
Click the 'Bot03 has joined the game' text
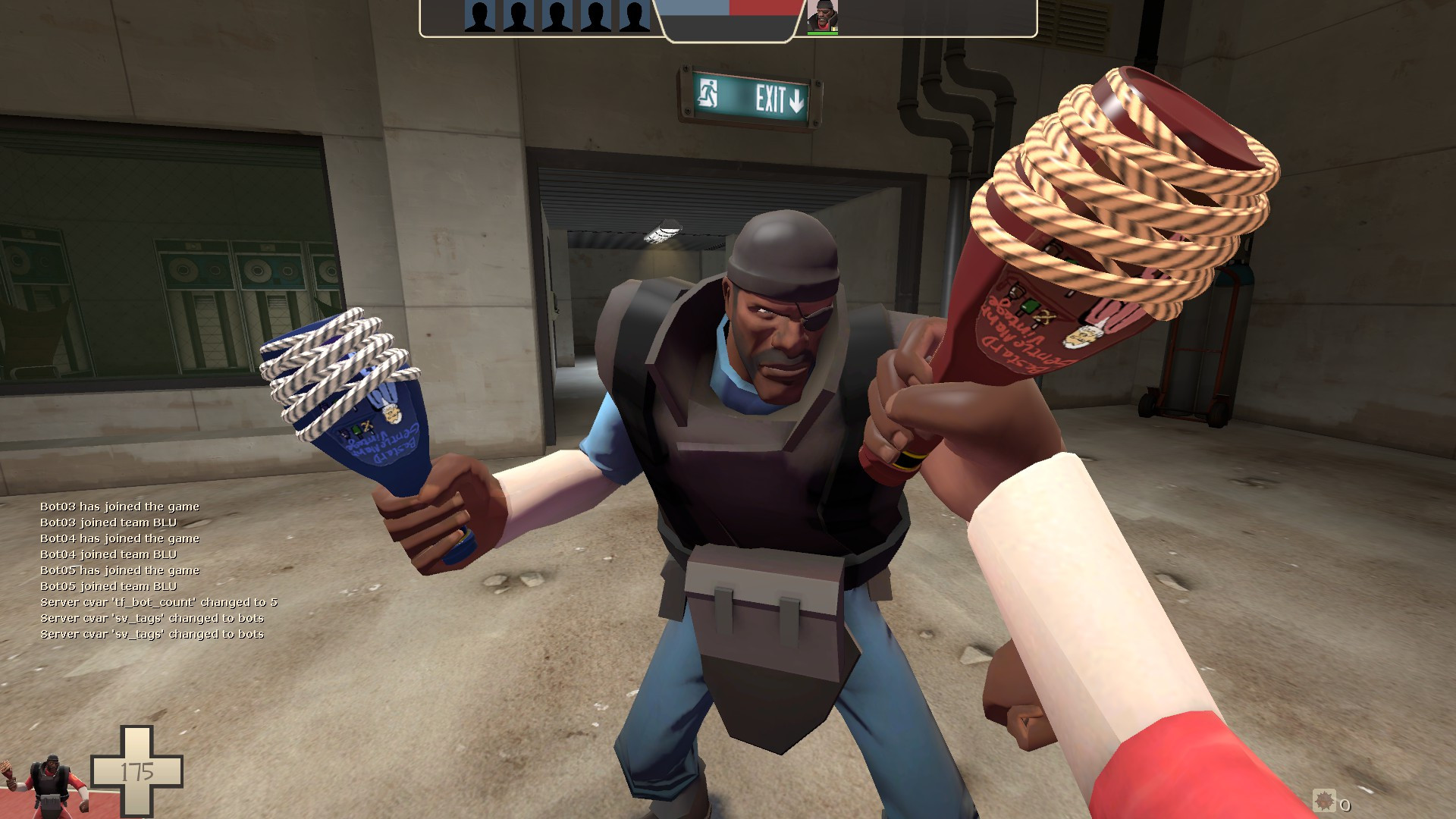(x=119, y=507)
